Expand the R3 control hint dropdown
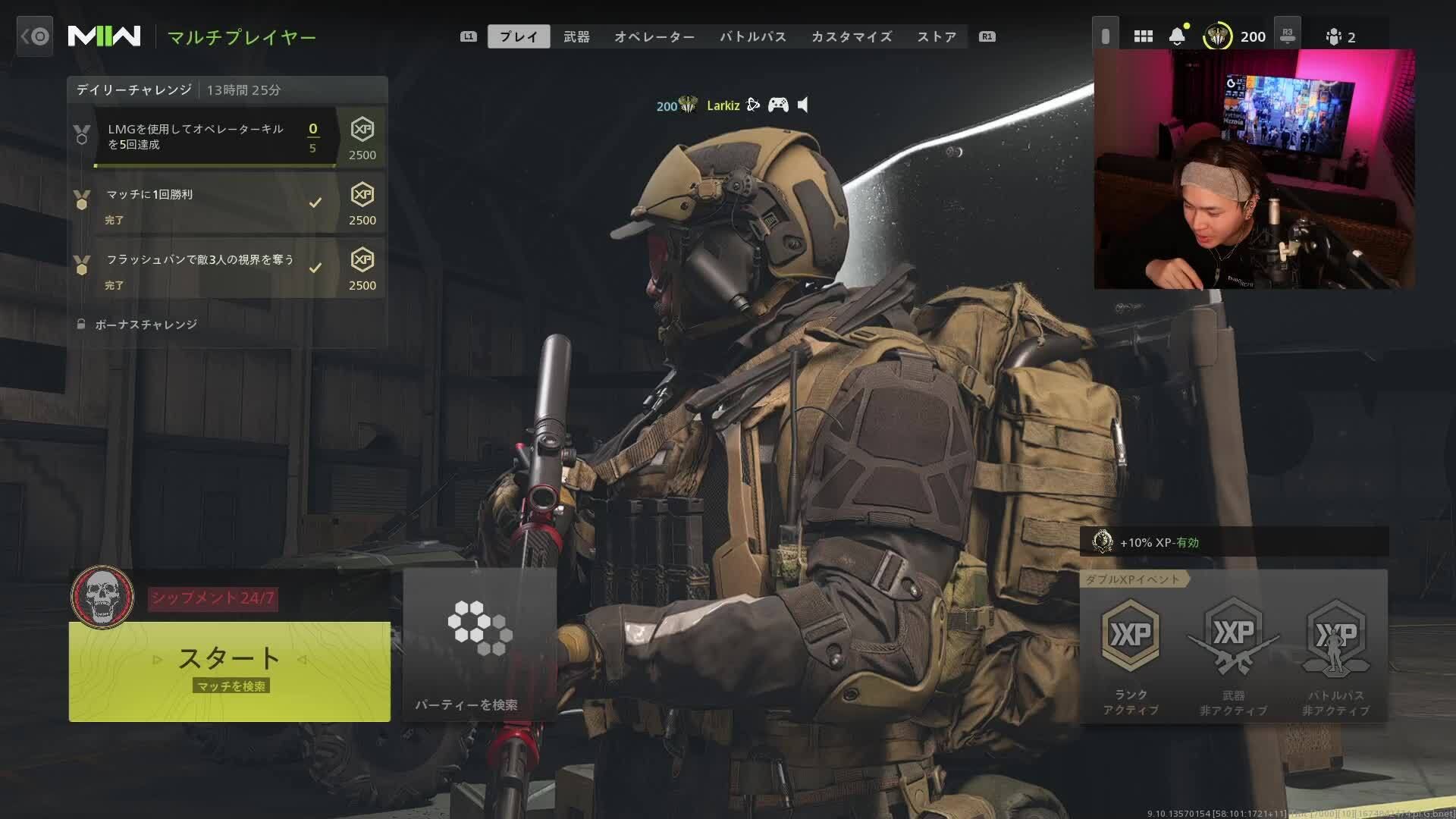 pyautogui.click(x=1288, y=36)
